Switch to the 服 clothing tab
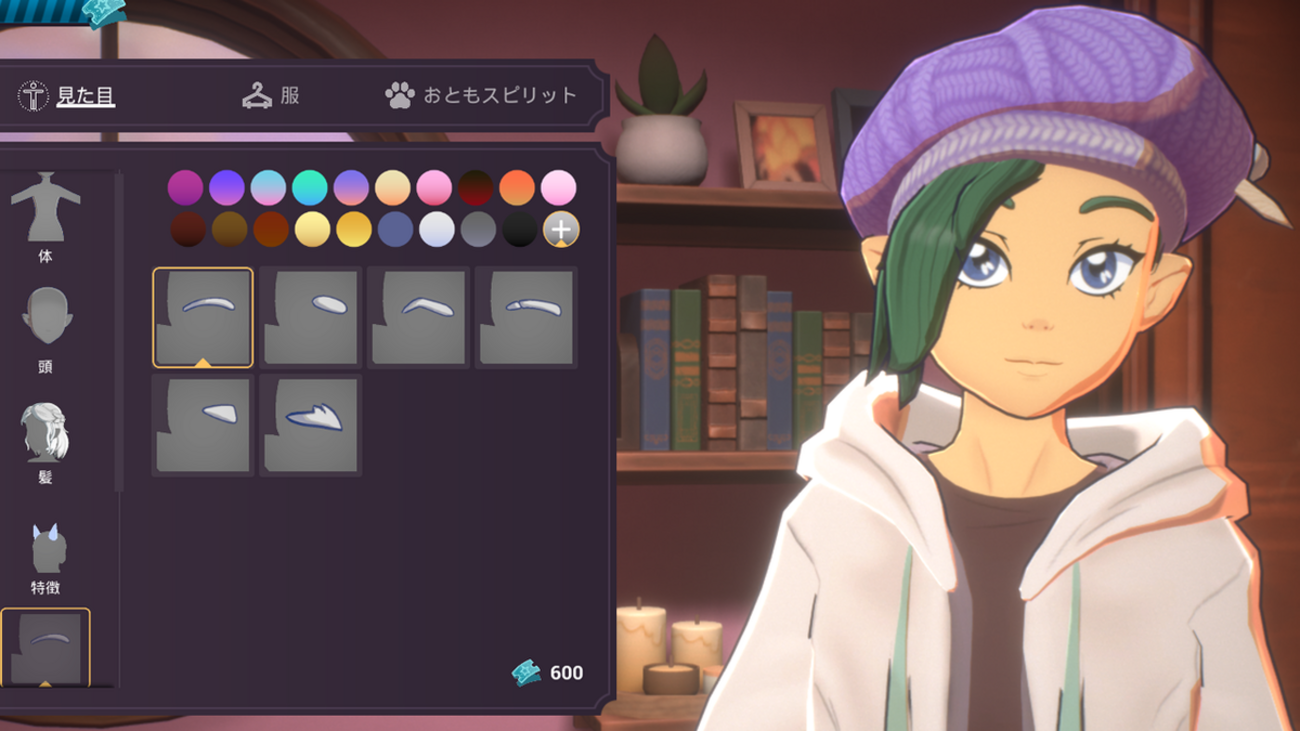The width and height of the screenshot is (1300, 731). (x=271, y=96)
